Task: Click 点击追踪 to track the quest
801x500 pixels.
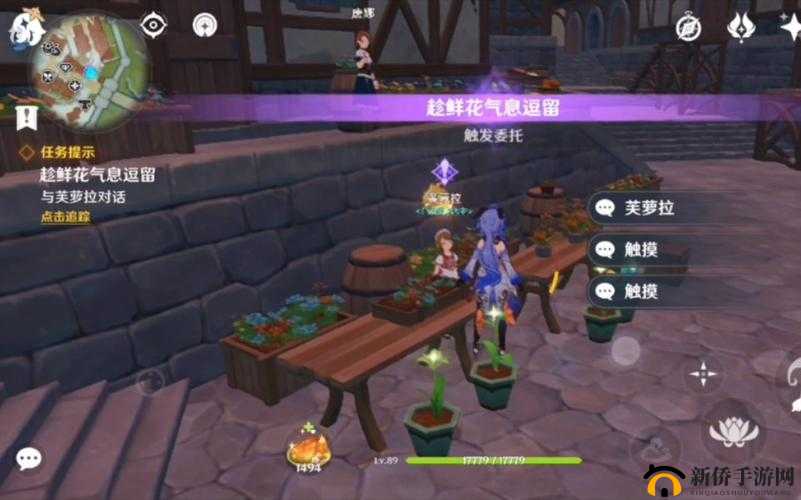Action: point(65,216)
